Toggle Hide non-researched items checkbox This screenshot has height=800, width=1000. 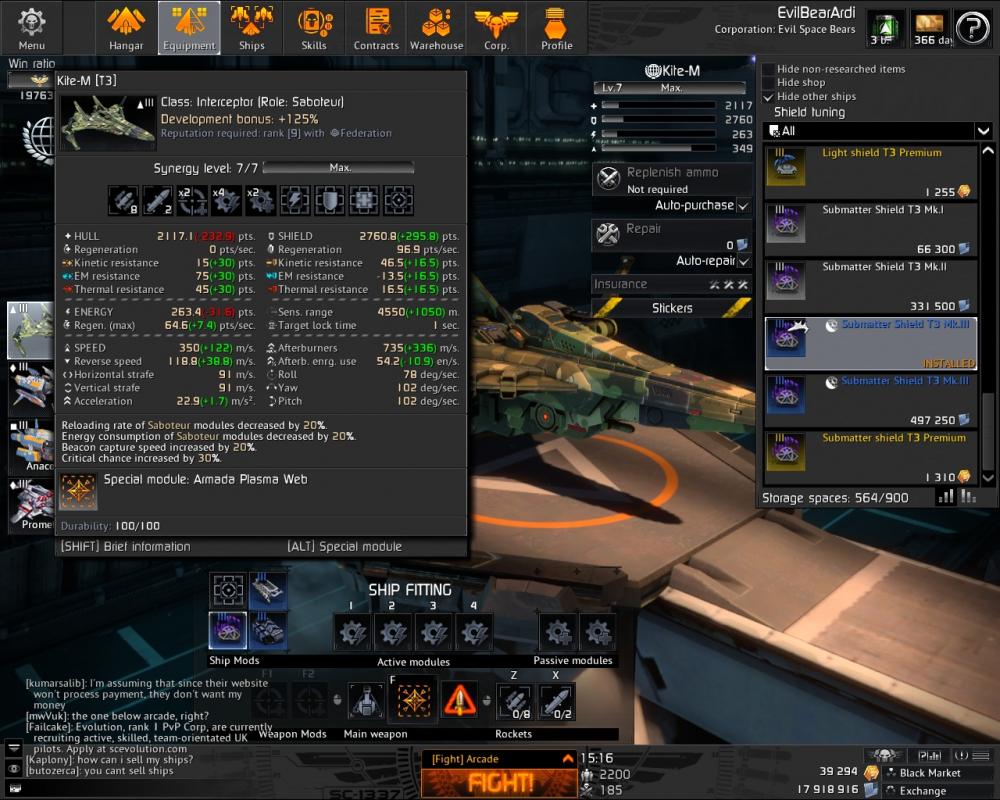click(x=768, y=69)
